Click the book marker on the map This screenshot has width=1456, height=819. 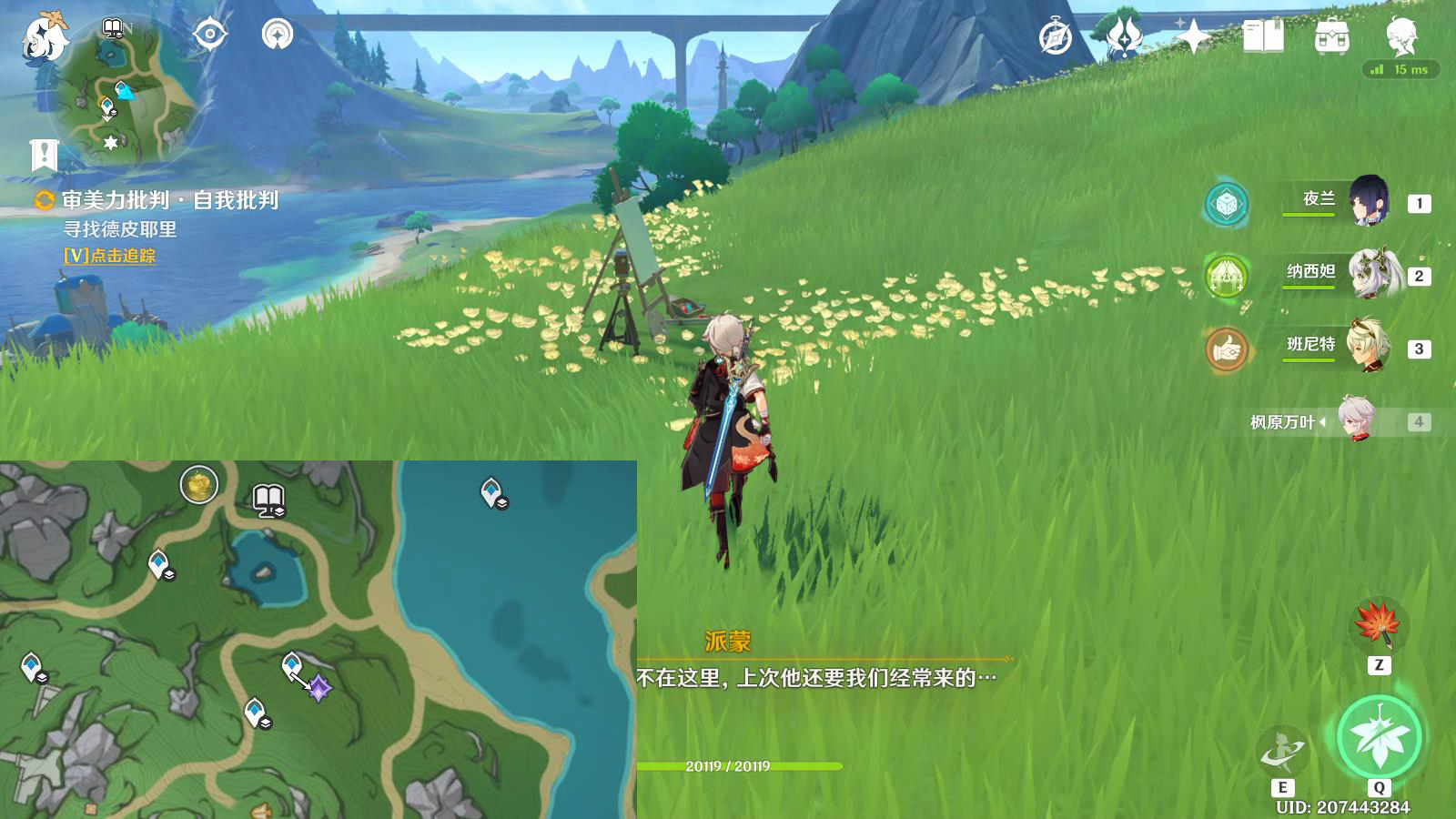click(x=268, y=499)
